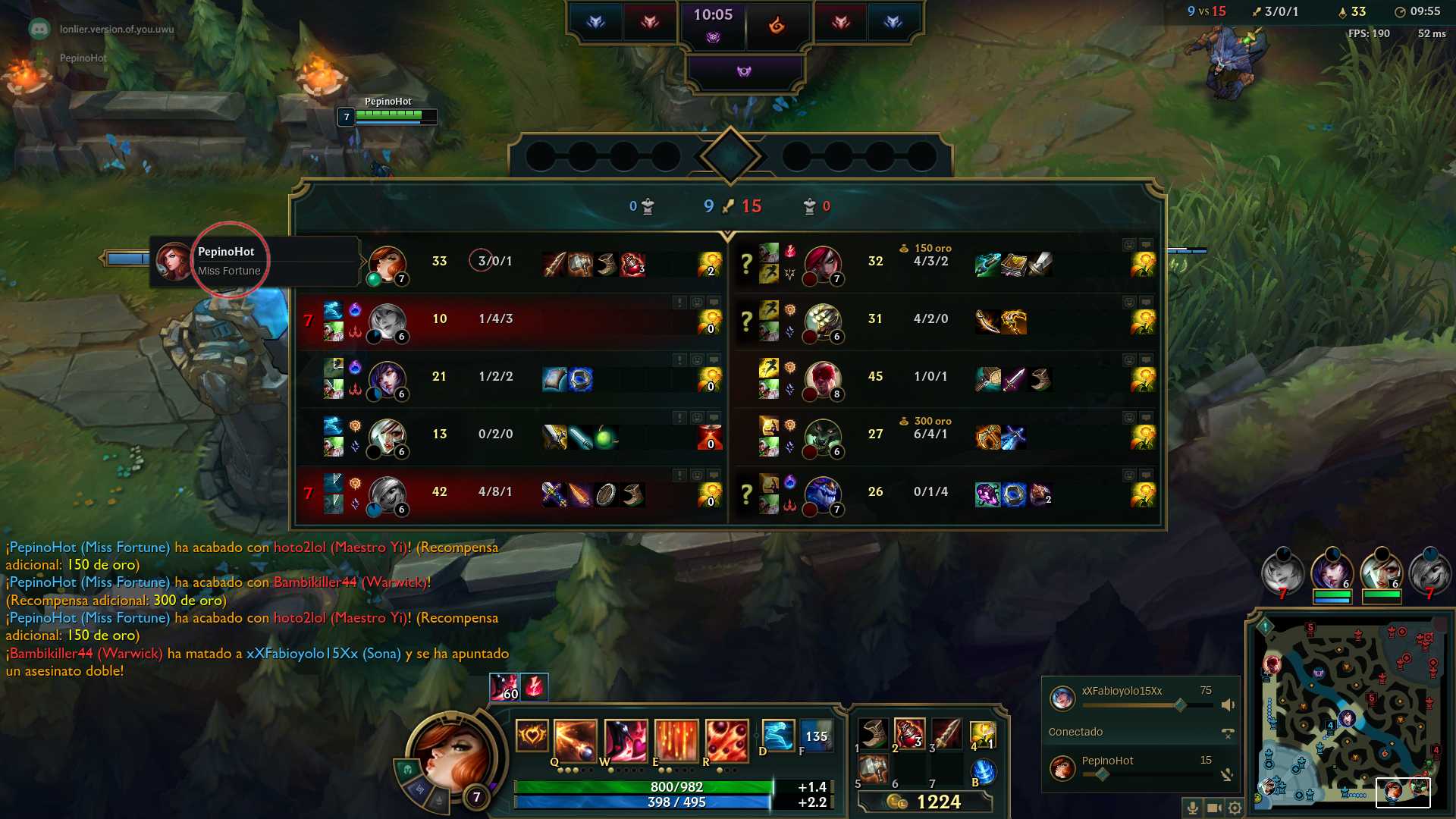Fire the R Bullet Time ultimate
The width and height of the screenshot is (1456, 819).
pyautogui.click(x=726, y=739)
